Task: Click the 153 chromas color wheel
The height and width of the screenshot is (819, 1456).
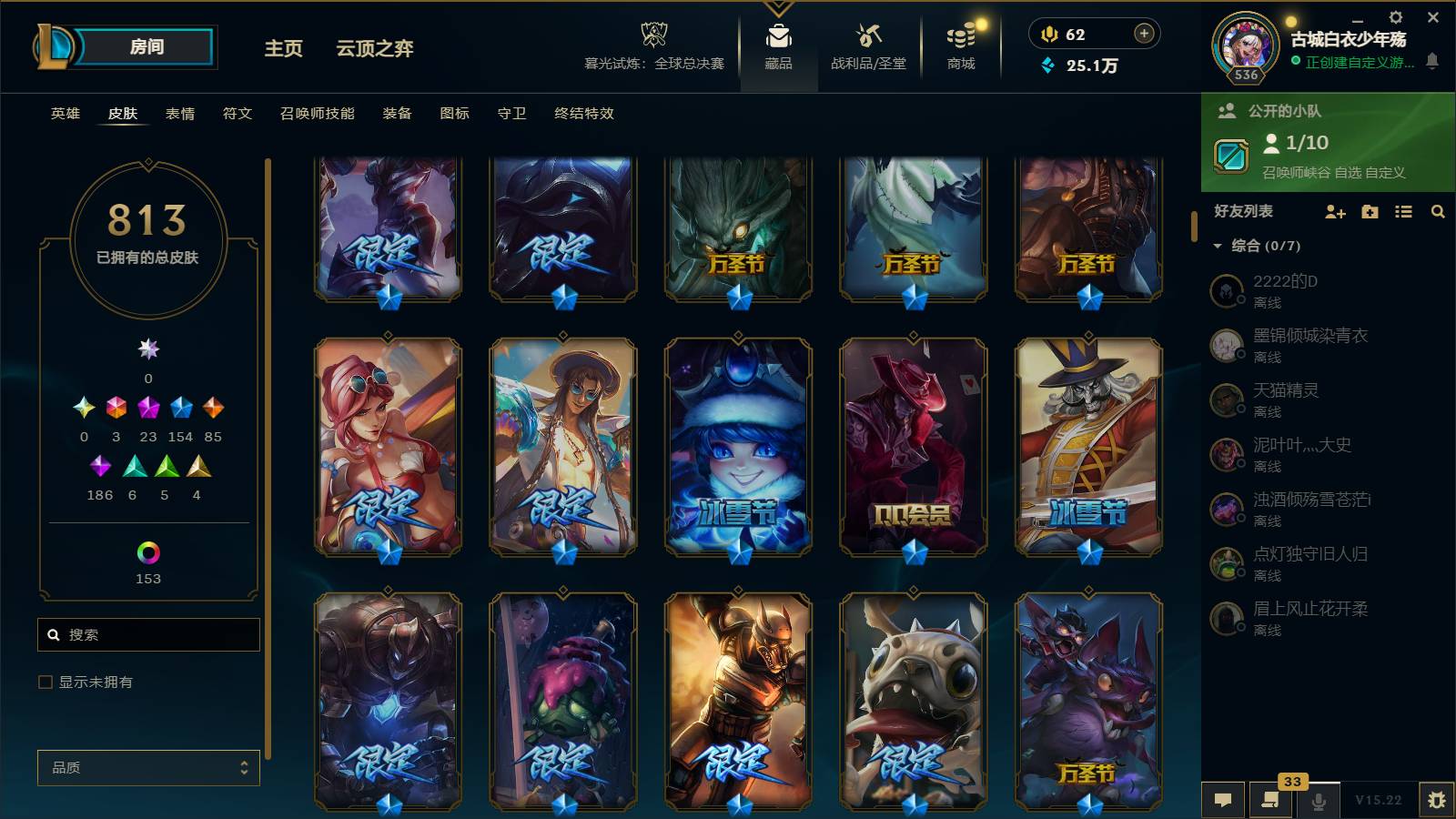Action: click(x=147, y=551)
